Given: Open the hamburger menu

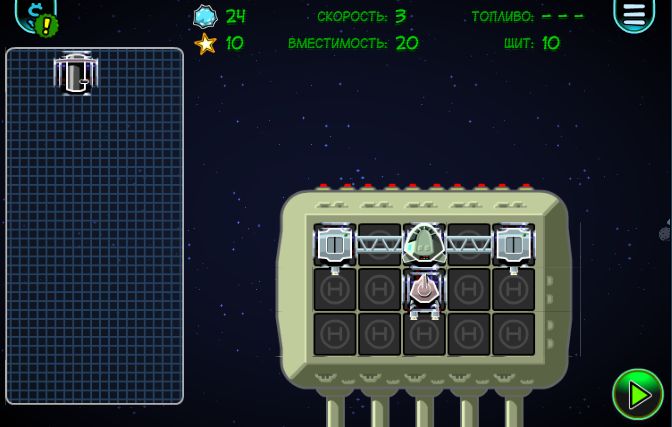Looking at the screenshot, I should [x=634, y=15].
